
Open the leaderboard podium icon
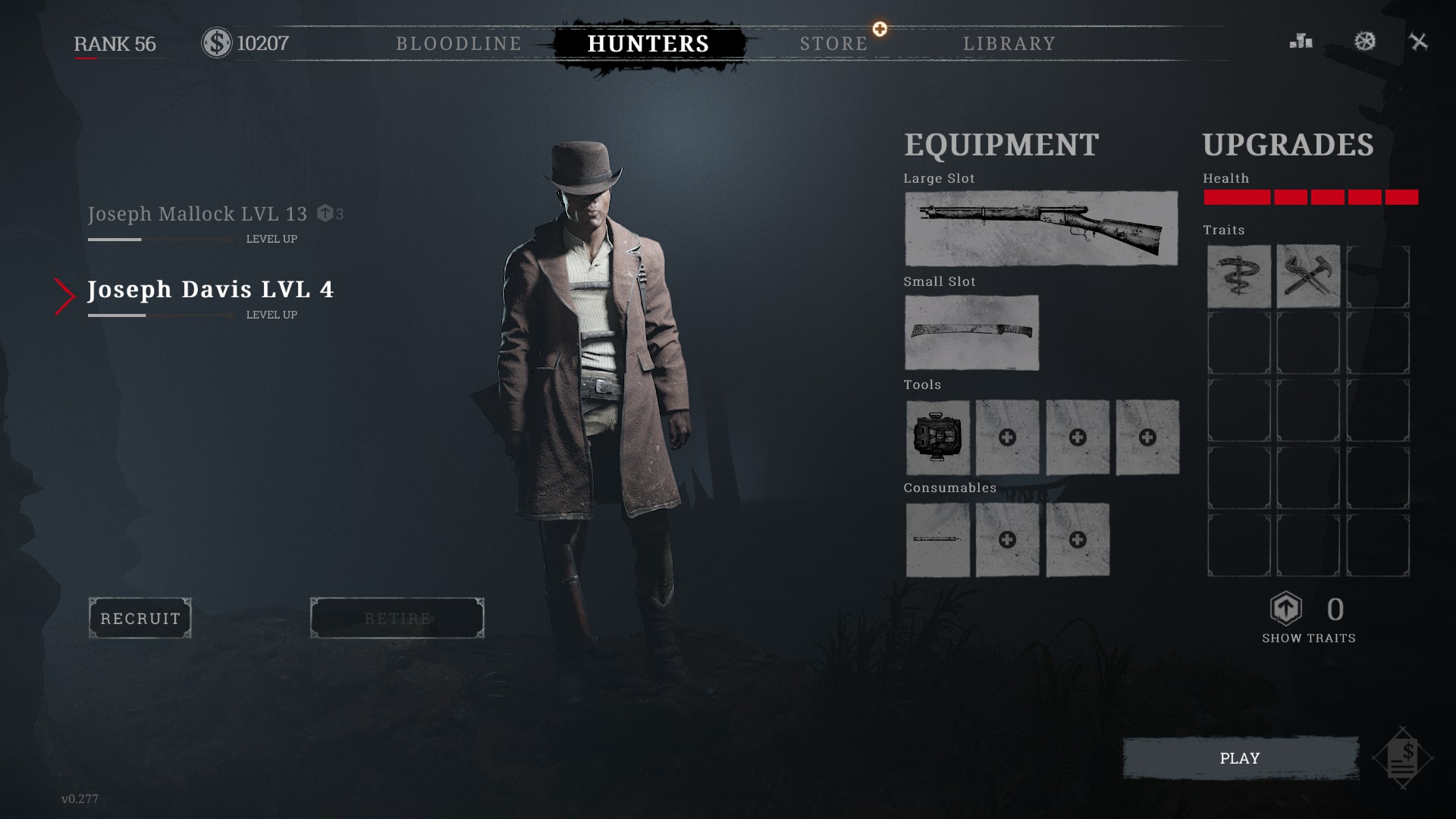[x=1301, y=42]
